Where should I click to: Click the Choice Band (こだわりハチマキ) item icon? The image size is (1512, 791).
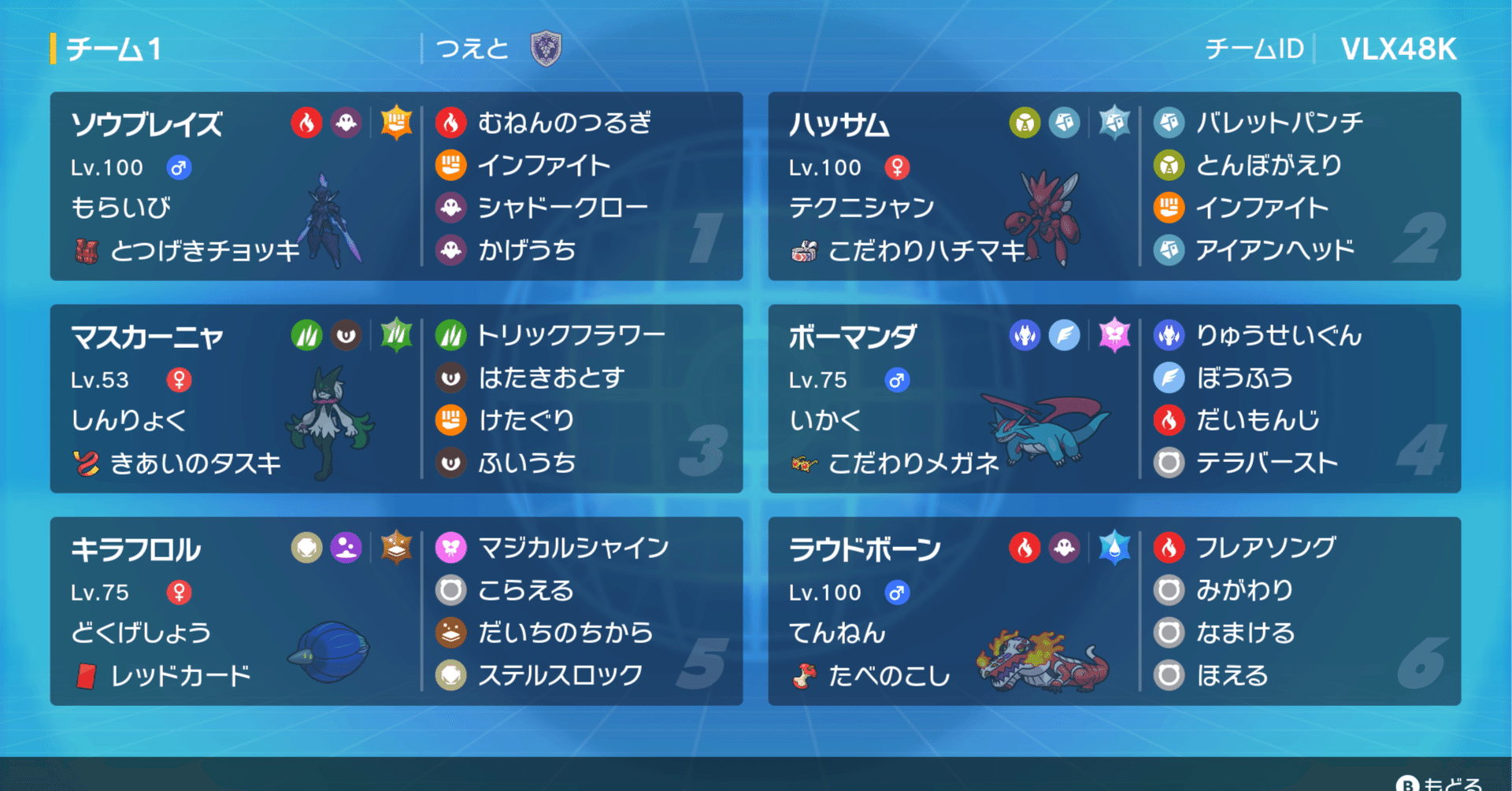pos(805,250)
